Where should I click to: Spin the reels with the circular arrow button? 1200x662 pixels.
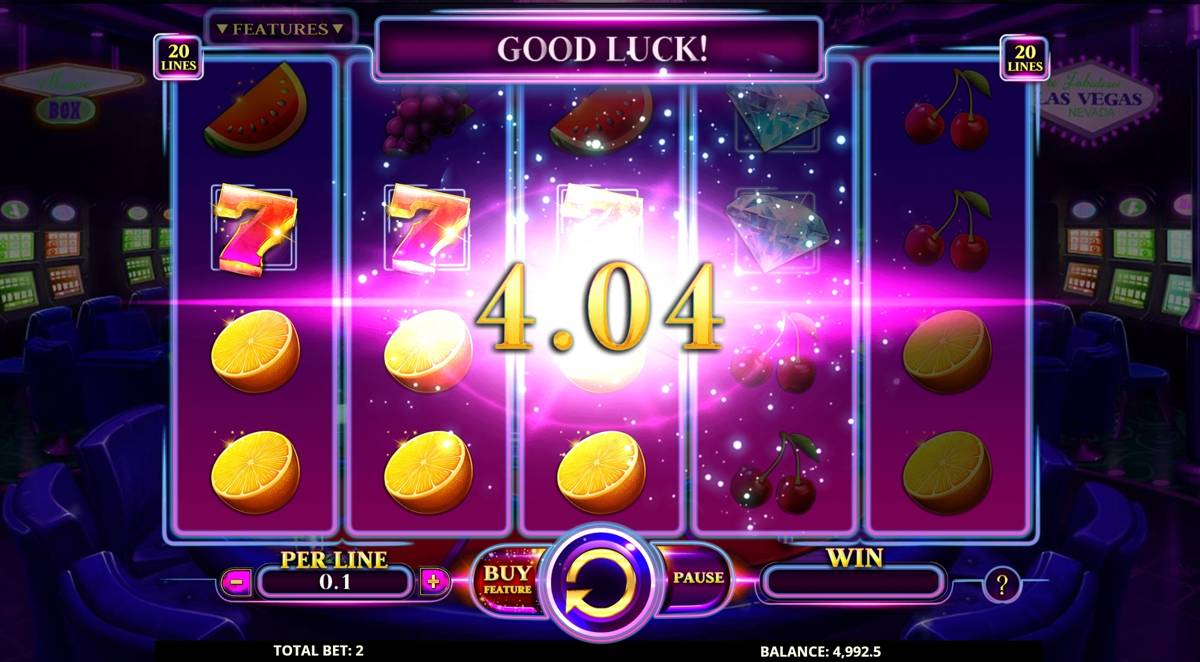[x=600, y=580]
